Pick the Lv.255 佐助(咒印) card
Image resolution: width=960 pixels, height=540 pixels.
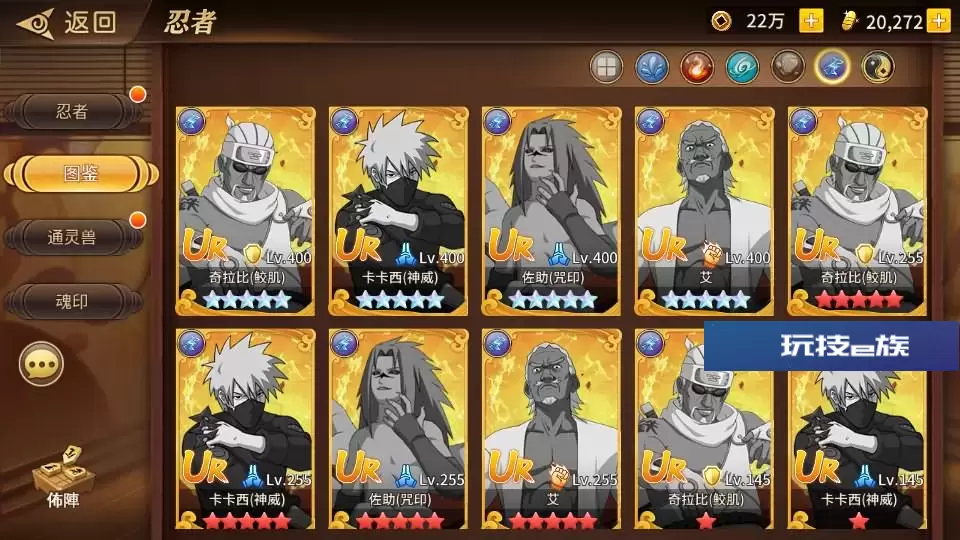pos(399,430)
